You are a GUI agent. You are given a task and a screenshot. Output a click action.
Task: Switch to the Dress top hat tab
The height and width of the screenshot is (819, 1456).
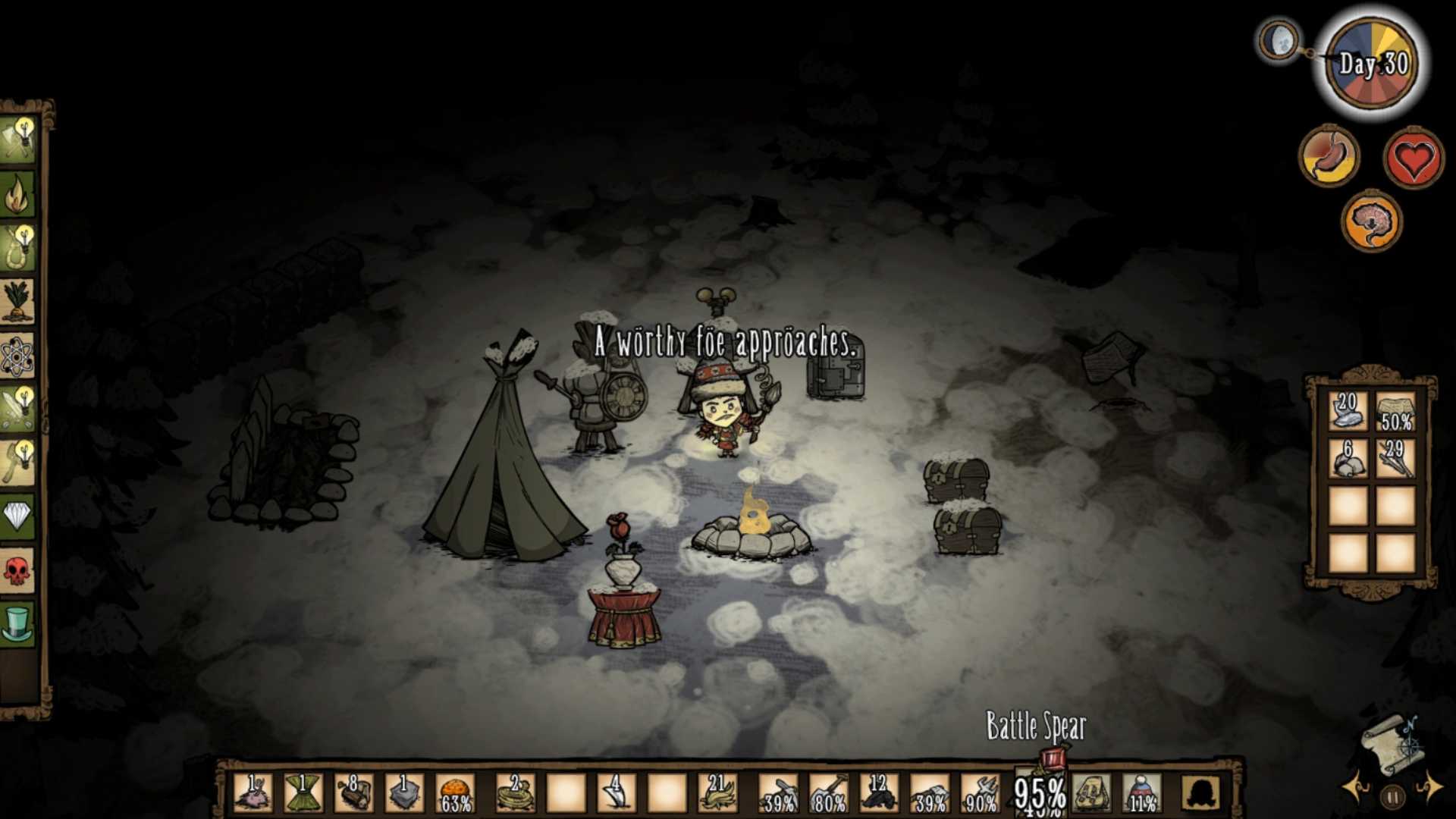click(18, 623)
